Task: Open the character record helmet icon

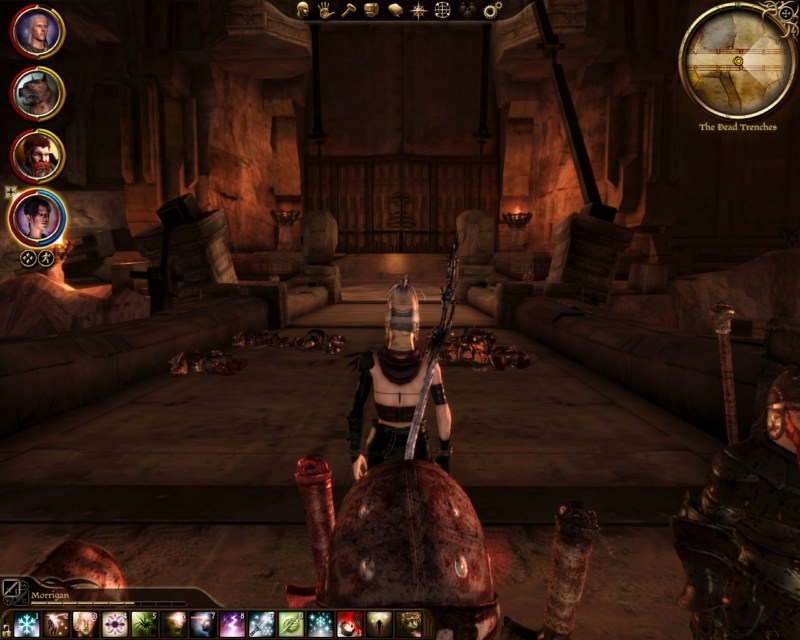Action: click(302, 10)
